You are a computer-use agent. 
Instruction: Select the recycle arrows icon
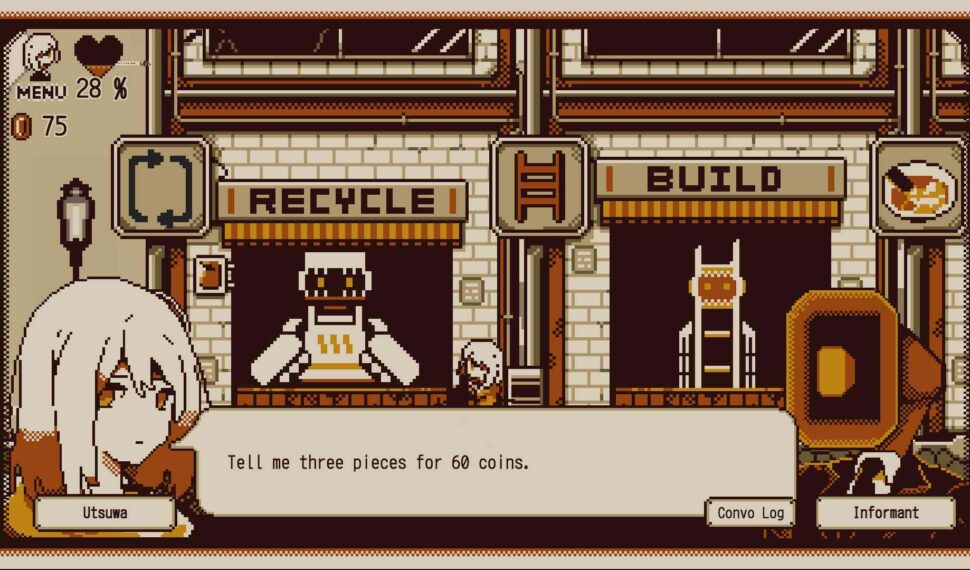coord(161,187)
